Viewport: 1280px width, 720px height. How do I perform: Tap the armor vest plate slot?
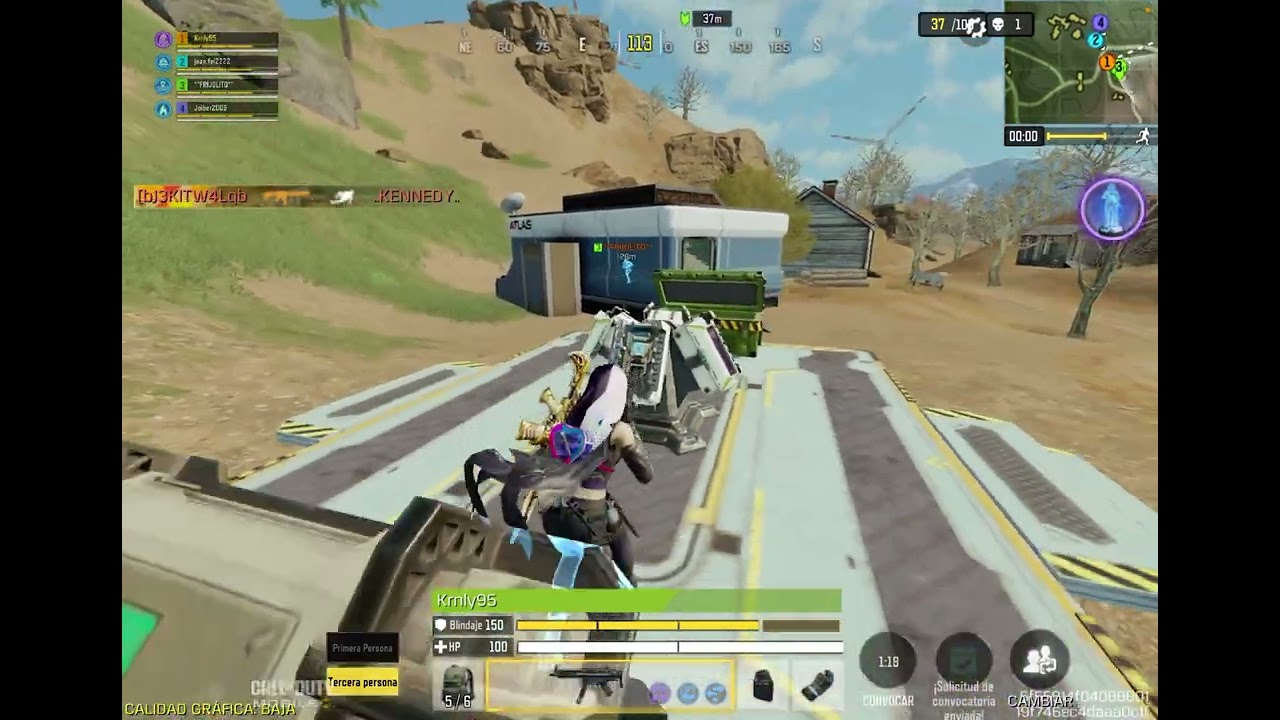click(763, 685)
